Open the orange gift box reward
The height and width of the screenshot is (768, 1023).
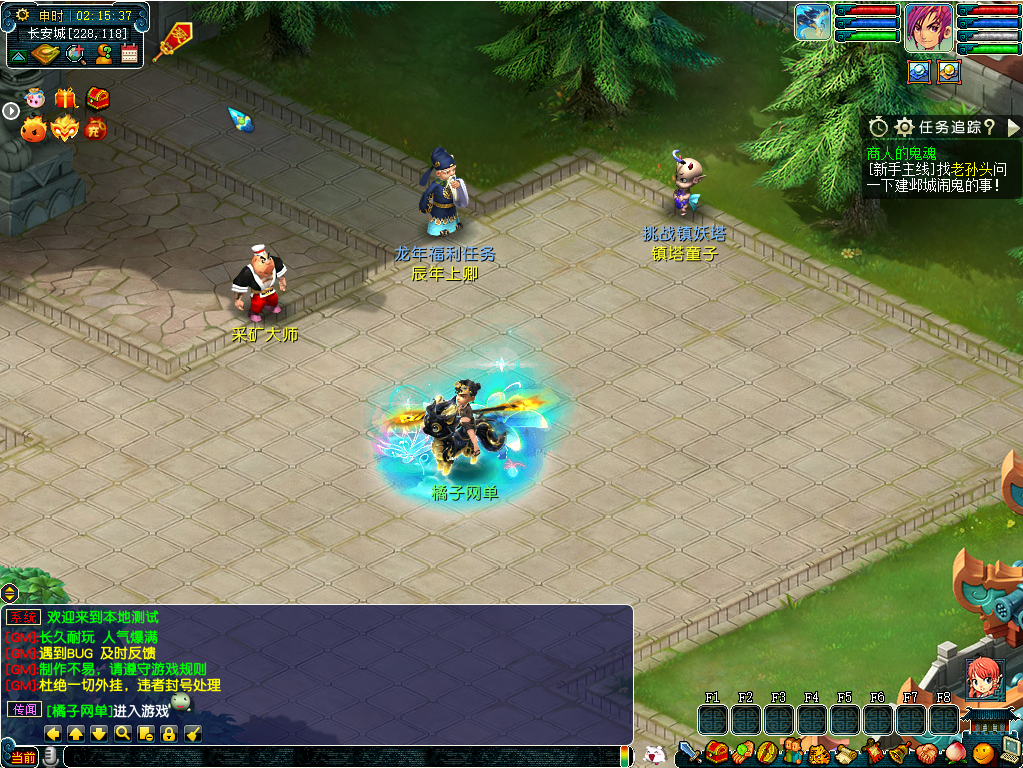tap(66, 98)
